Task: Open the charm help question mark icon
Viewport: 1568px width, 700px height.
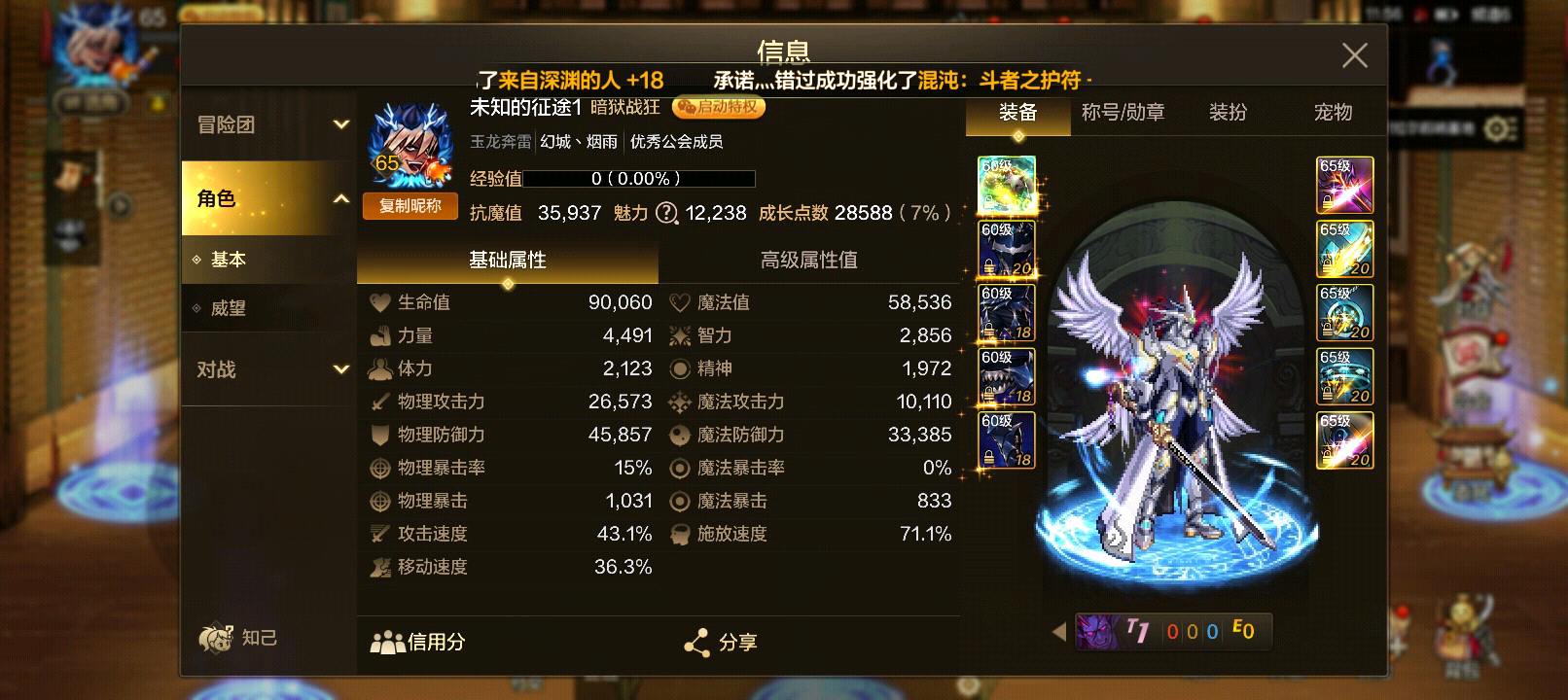Action: pos(666,214)
